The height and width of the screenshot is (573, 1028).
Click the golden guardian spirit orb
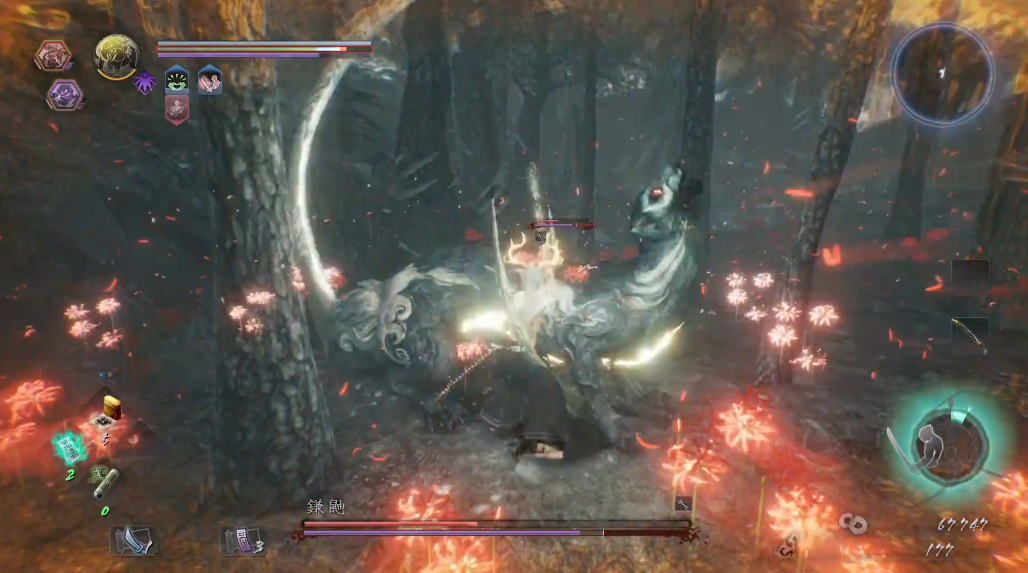click(x=116, y=56)
